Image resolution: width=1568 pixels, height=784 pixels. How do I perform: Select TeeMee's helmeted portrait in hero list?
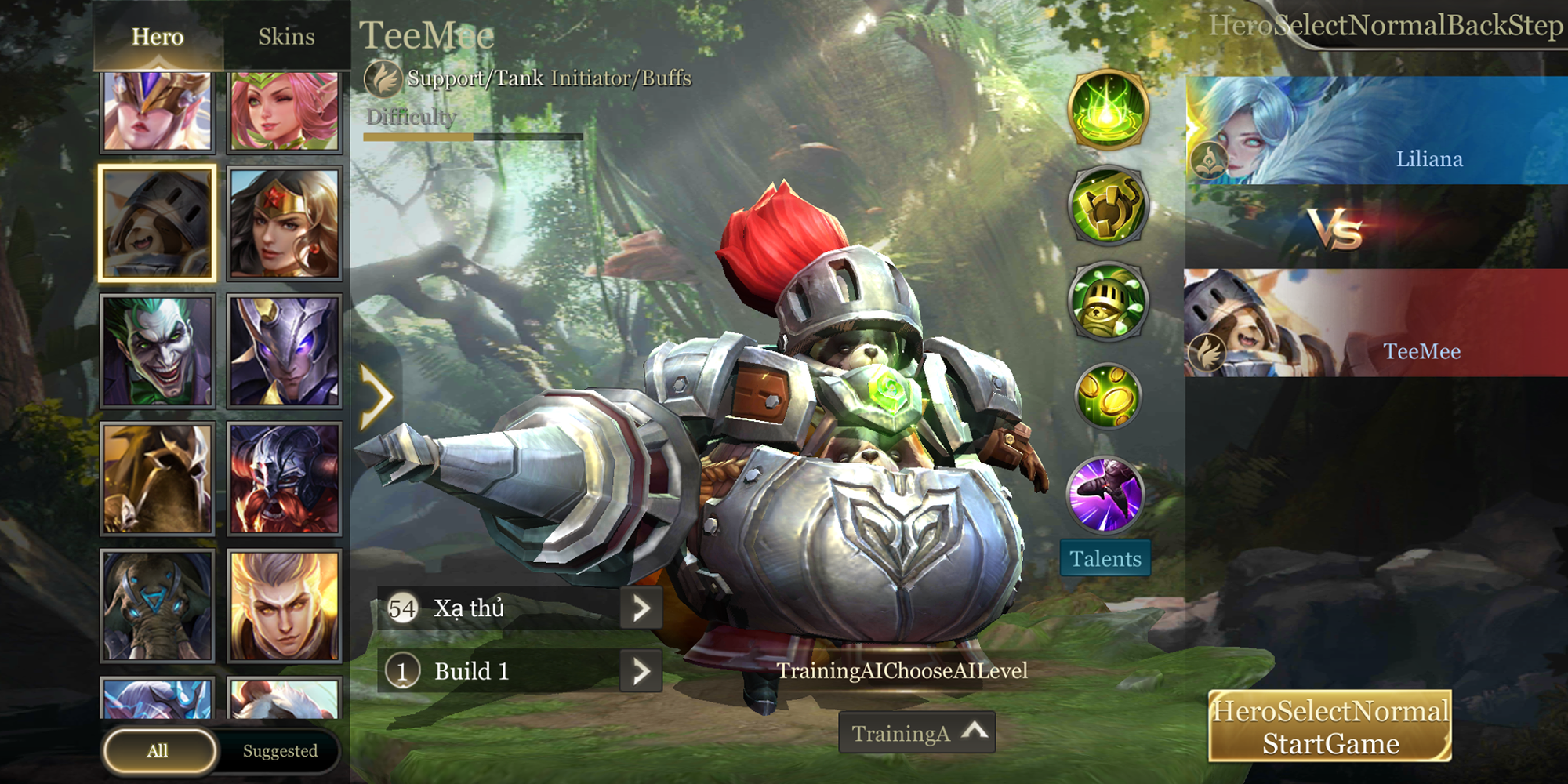[158, 224]
